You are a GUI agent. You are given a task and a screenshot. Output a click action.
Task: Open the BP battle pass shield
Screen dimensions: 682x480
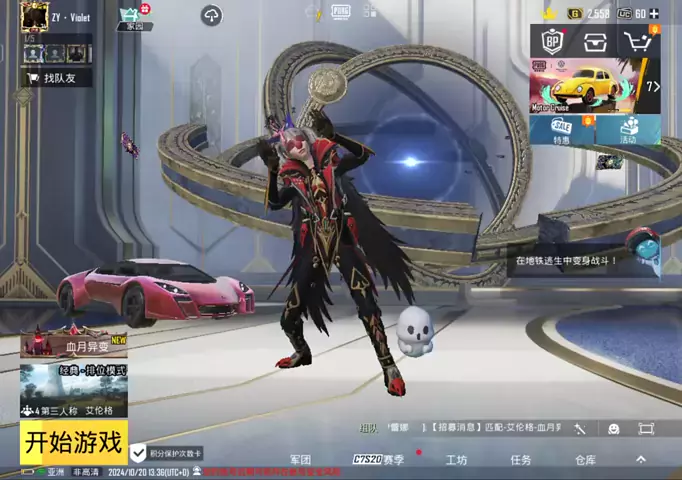click(552, 42)
